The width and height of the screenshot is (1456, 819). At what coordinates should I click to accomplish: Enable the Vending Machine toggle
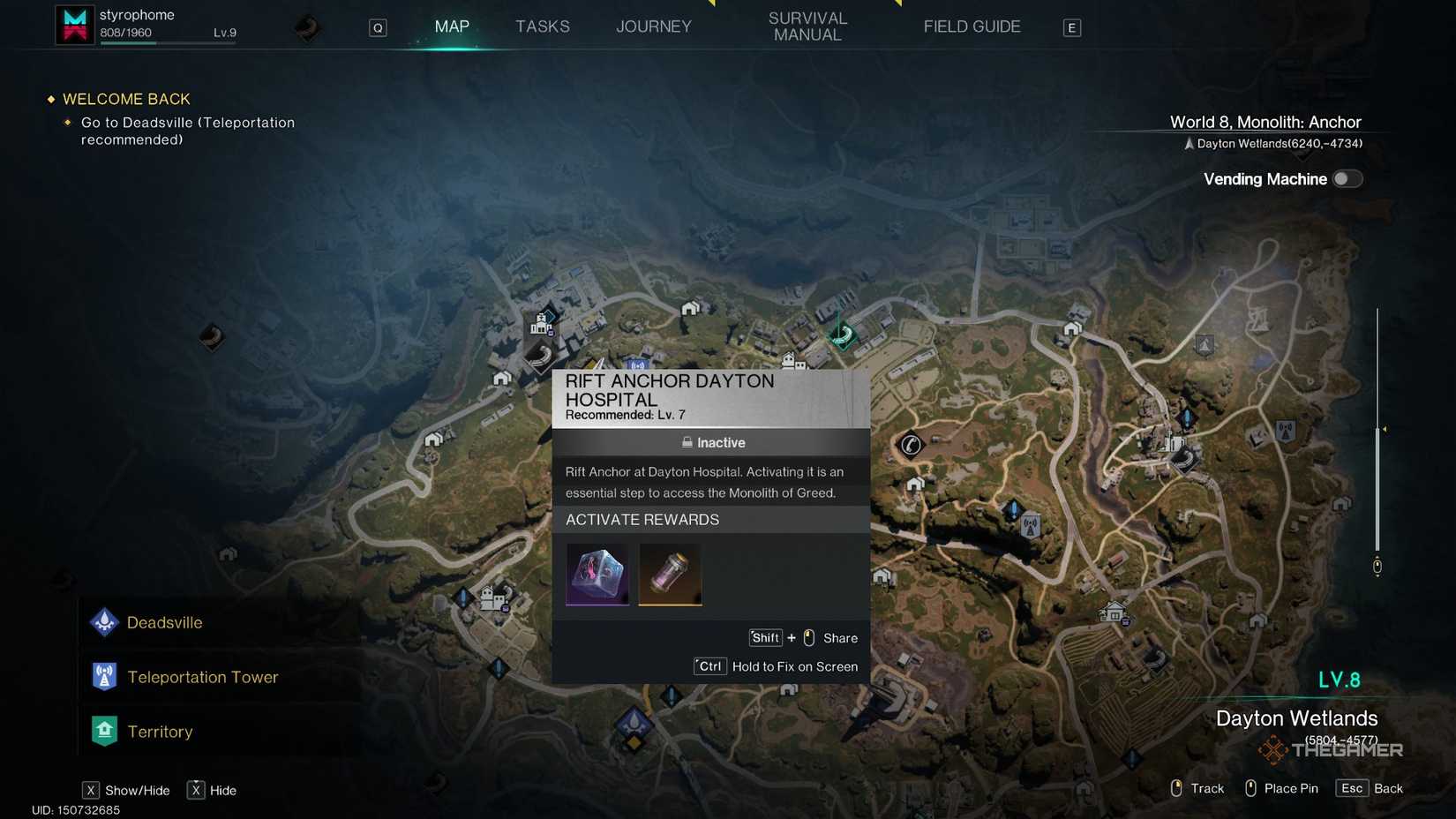tap(1347, 178)
